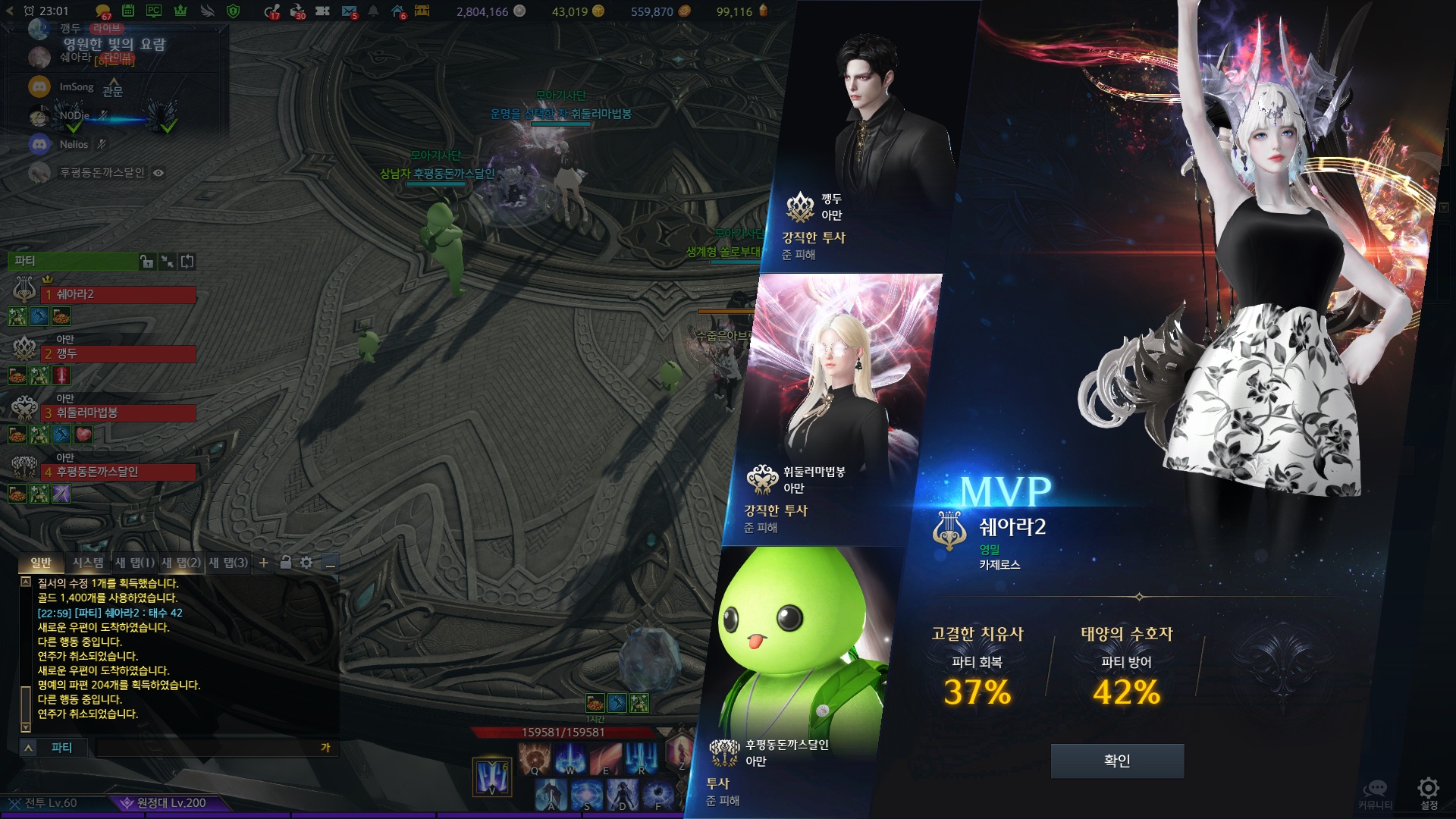Select the 일반 chat tab
Image resolution: width=1456 pixels, height=819 pixels.
click(x=41, y=563)
